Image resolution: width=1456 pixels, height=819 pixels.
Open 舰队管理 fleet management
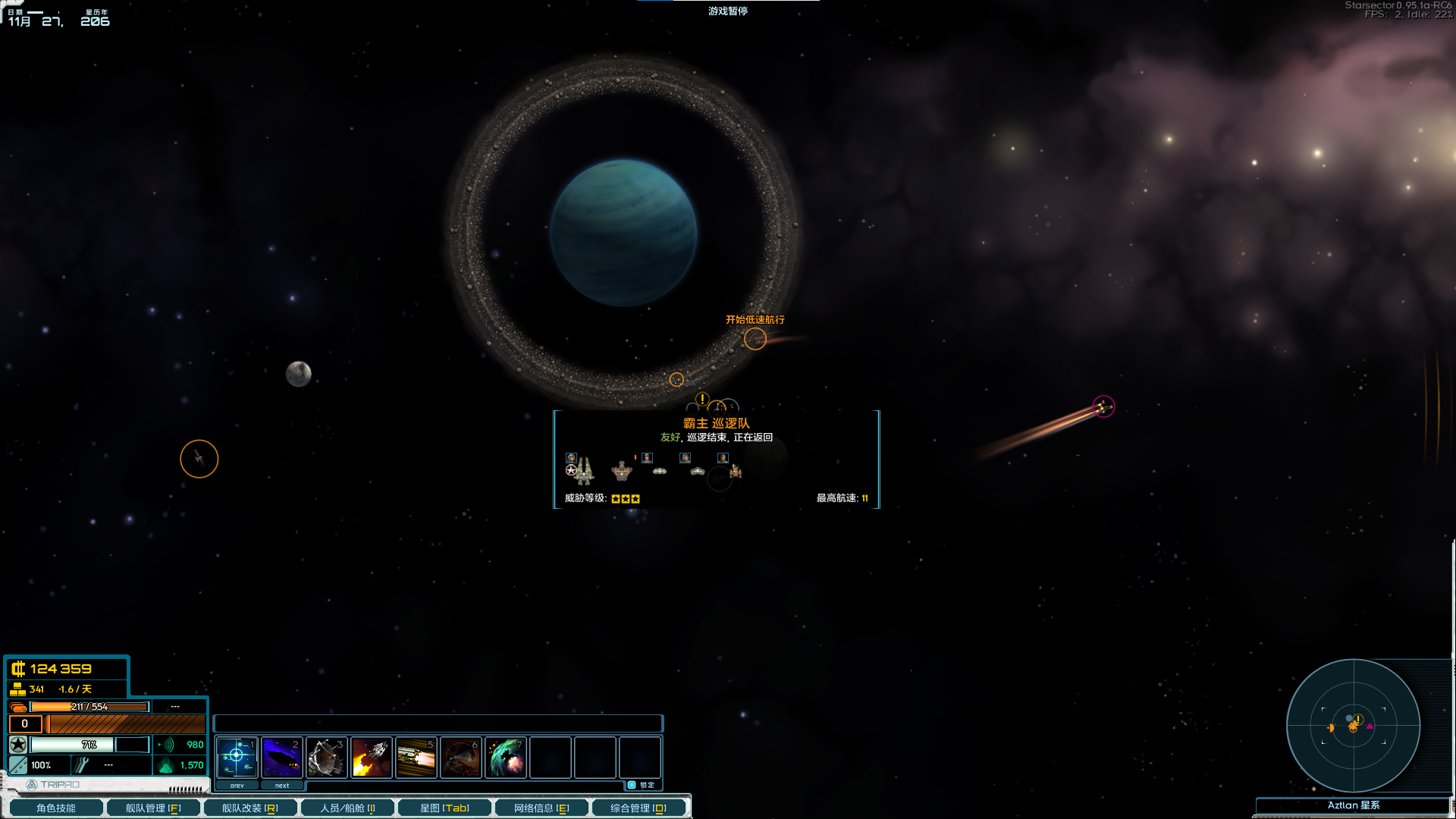pyautogui.click(x=153, y=808)
